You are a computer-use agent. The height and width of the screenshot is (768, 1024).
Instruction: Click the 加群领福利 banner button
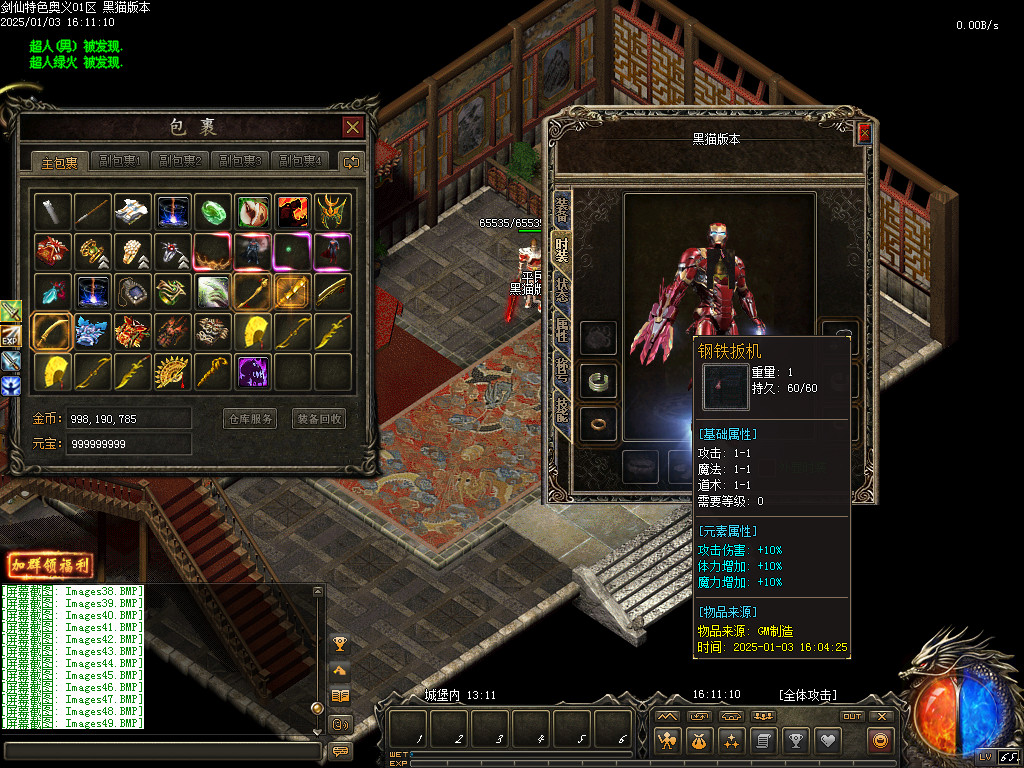pos(49,565)
